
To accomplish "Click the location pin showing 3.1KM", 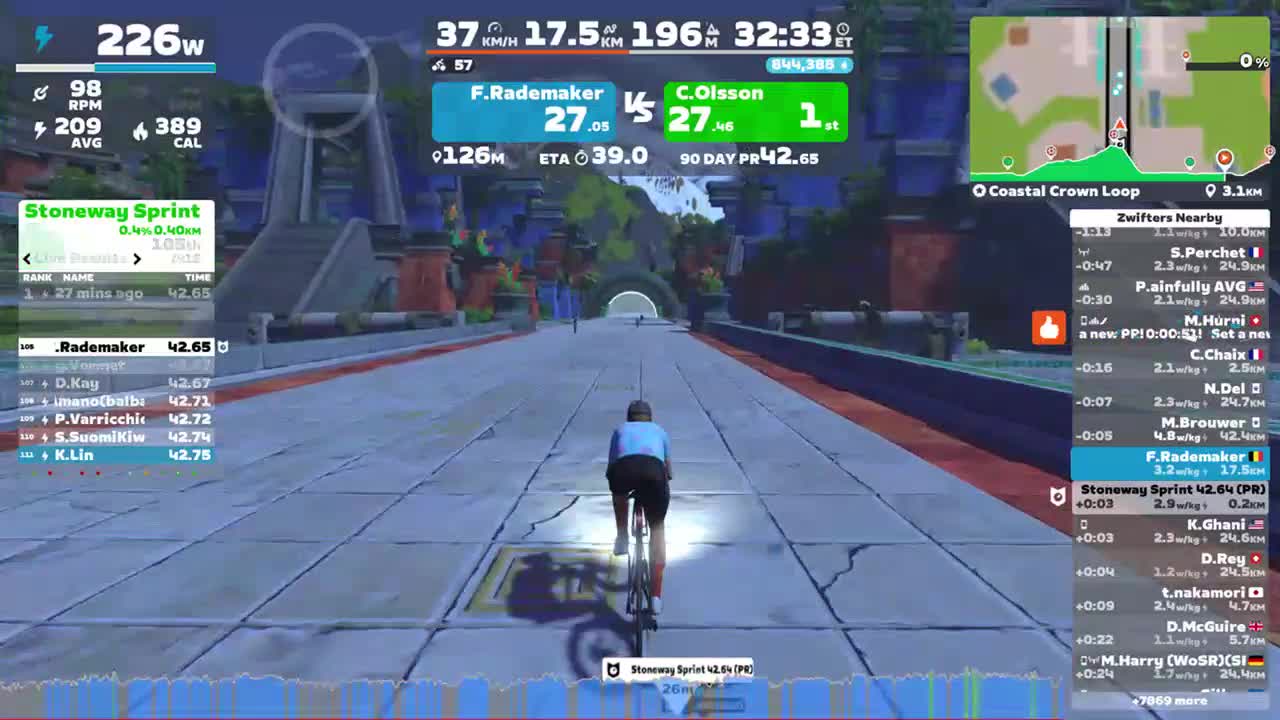I will pos(1211,191).
